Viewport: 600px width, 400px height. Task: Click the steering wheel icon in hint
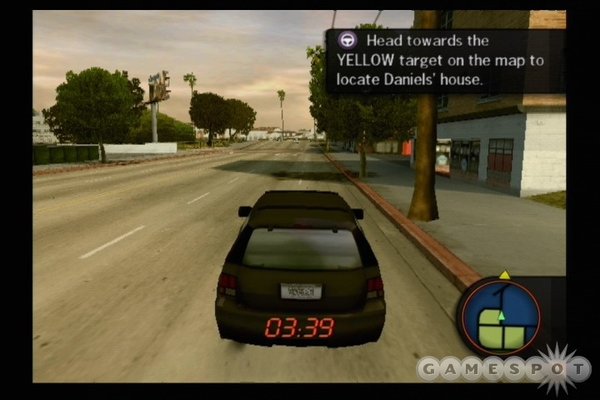pos(347,41)
